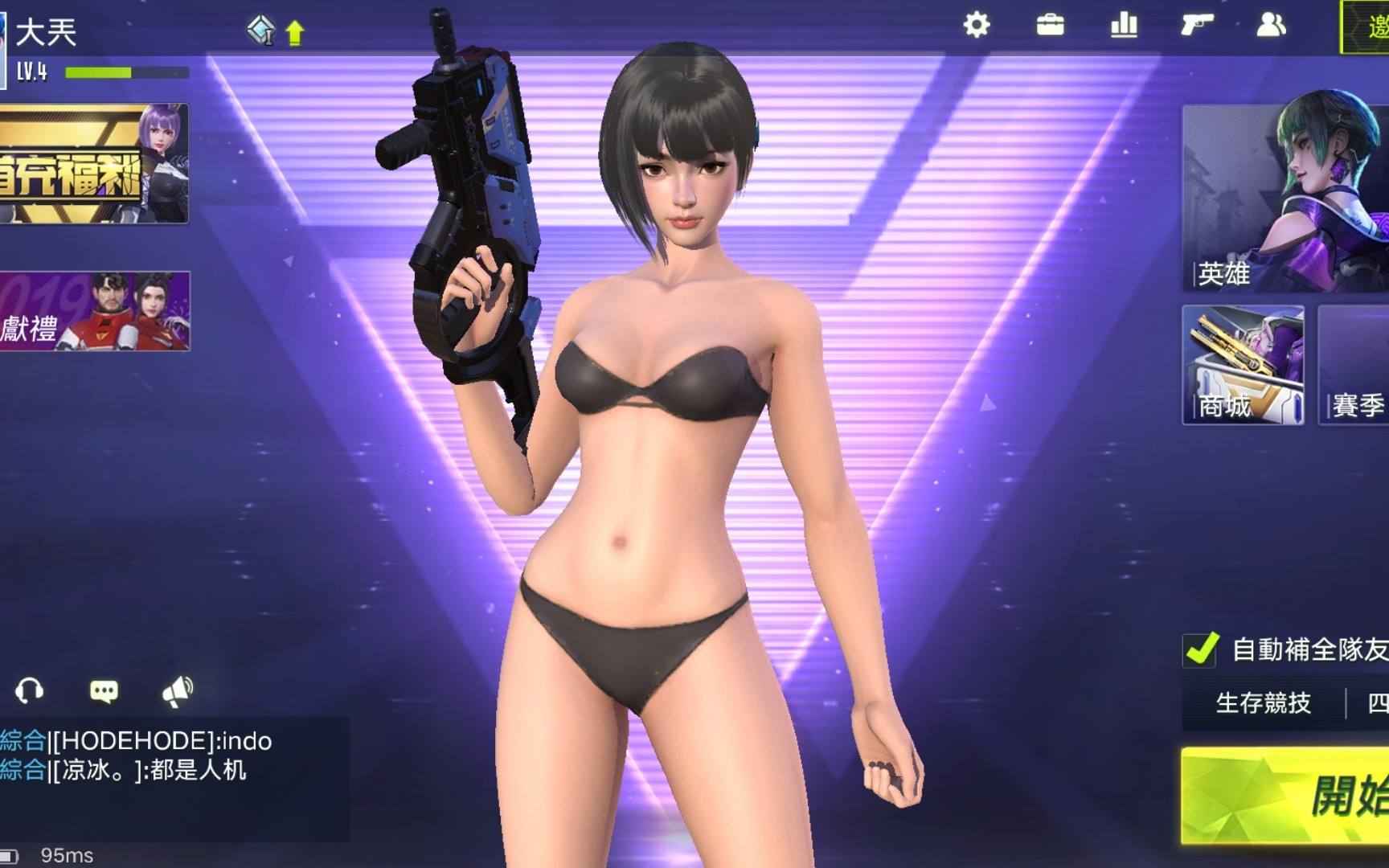1389x868 pixels.
Task: Show the bar chart statistics icon
Action: coord(1124,26)
